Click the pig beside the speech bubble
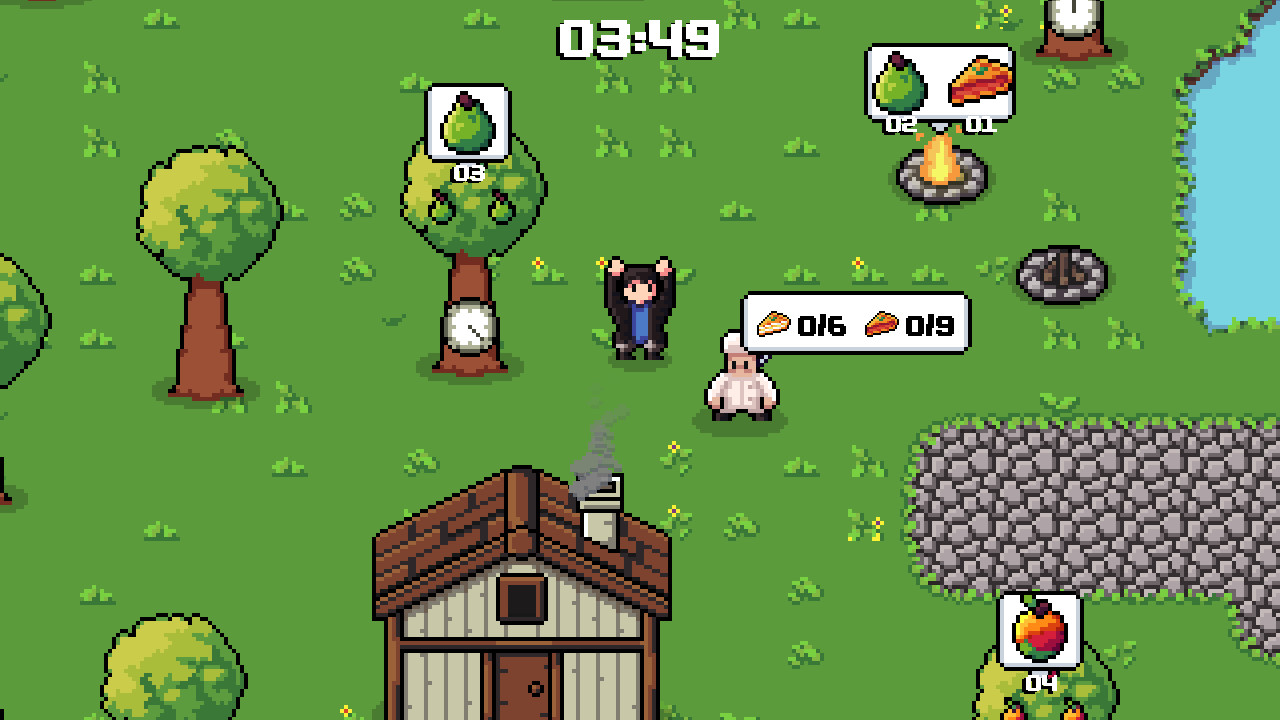Image resolution: width=1280 pixels, height=720 pixels. click(x=740, y=385)
